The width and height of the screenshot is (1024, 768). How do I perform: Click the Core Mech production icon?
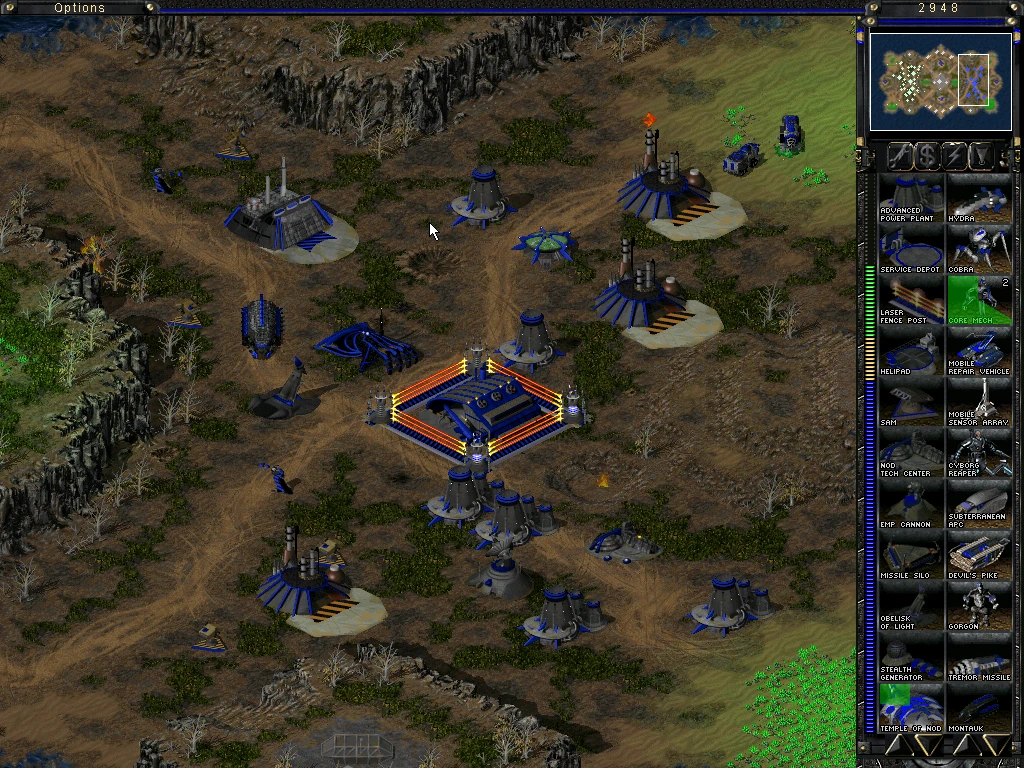(x=979, y=300)
